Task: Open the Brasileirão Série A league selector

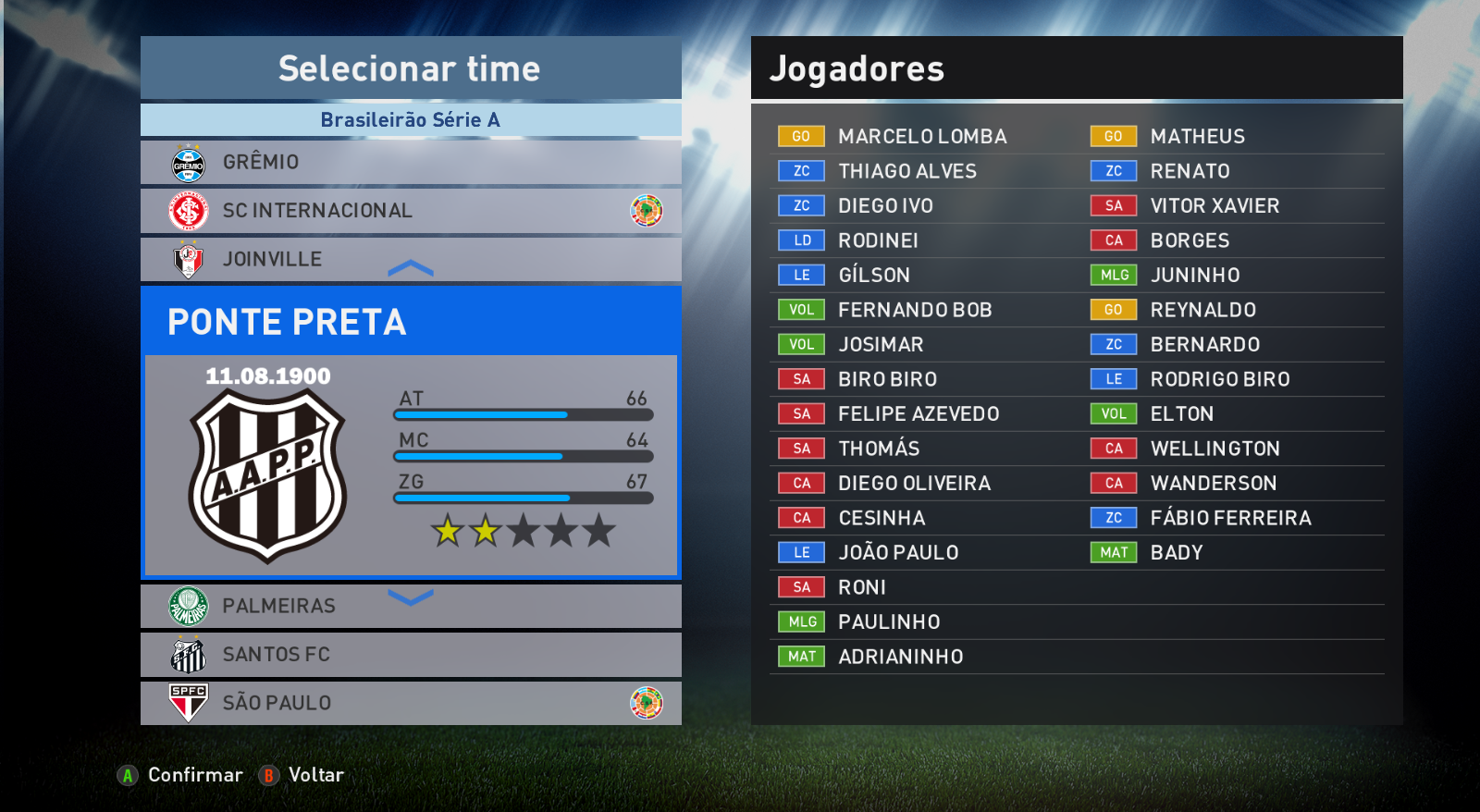Action: [x=410, y=120]
